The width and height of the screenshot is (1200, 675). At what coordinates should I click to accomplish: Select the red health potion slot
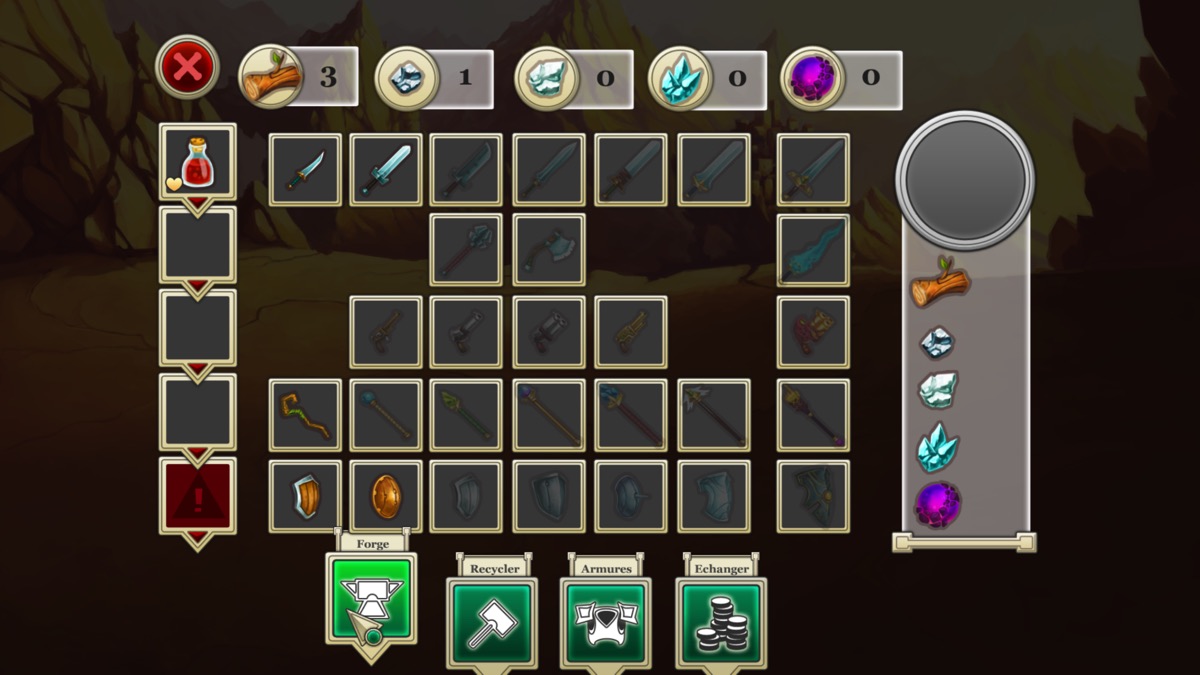click(x=197, y=161)
